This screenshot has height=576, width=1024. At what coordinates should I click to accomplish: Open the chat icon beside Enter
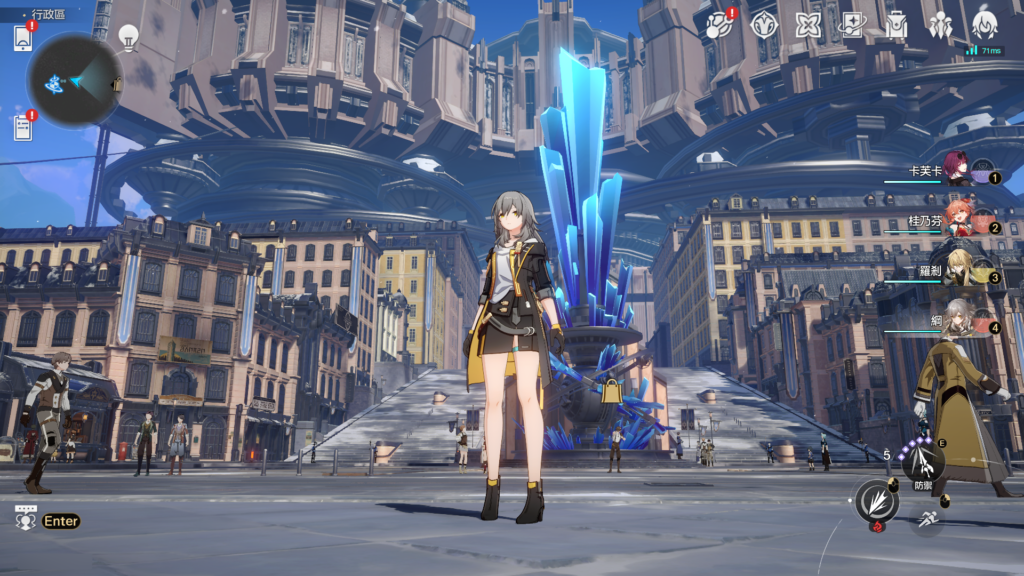(25, 519)
